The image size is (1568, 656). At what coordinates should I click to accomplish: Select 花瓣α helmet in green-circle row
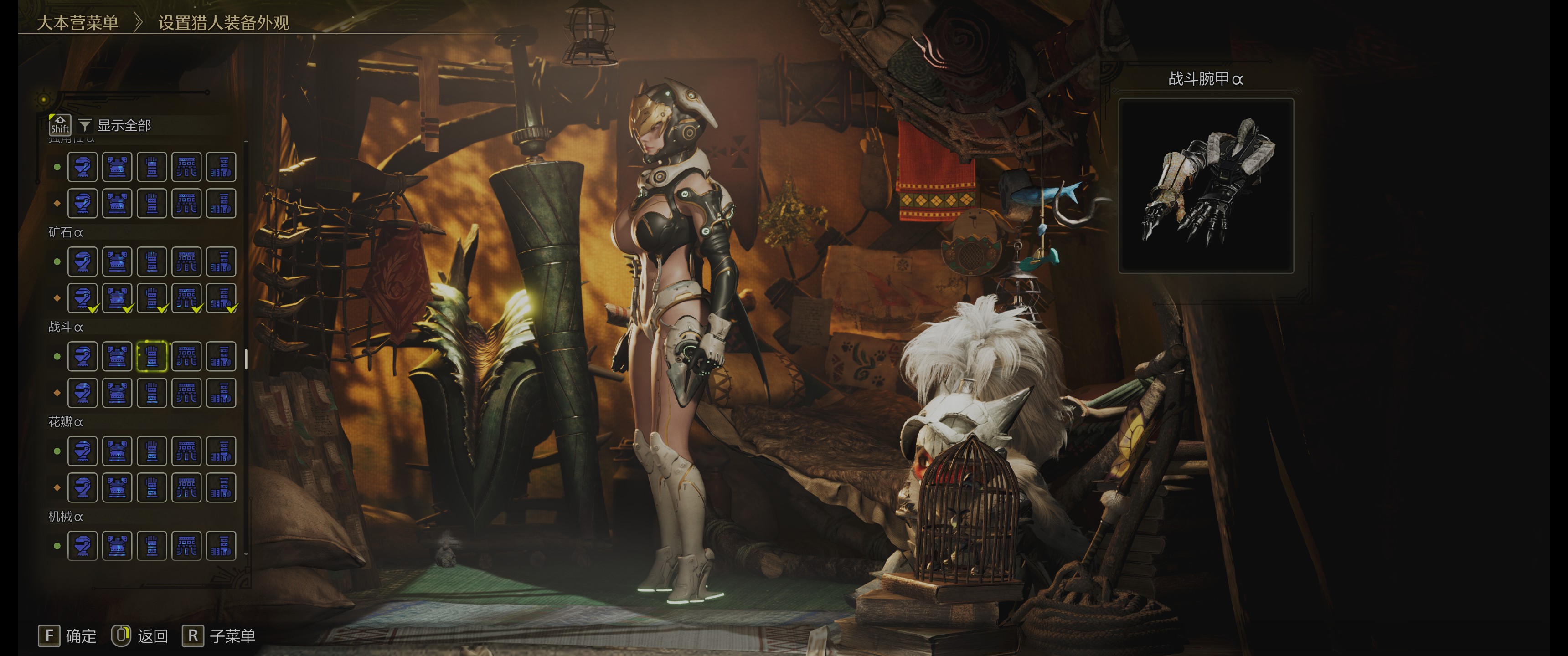click(x=82, y=451)
